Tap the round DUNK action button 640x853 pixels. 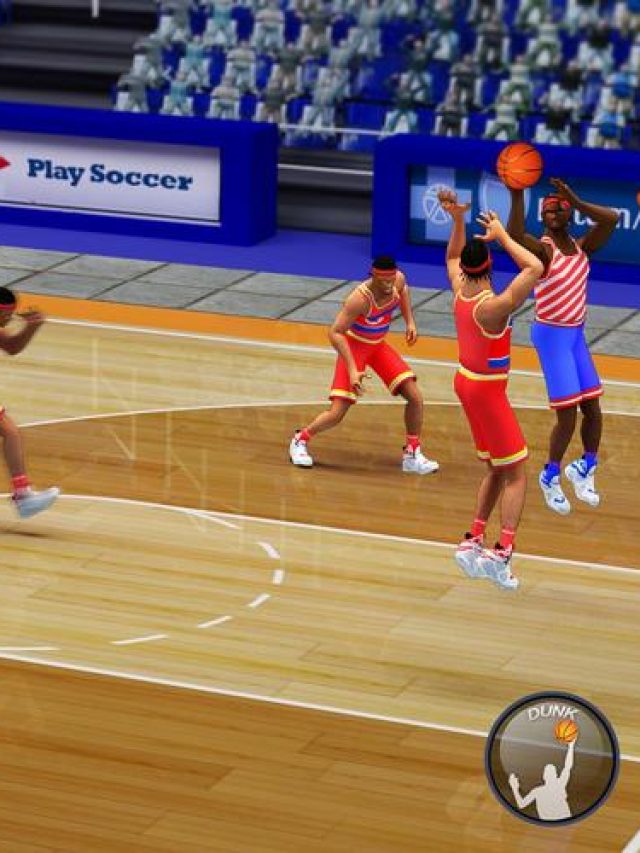(x=552, y=759)
